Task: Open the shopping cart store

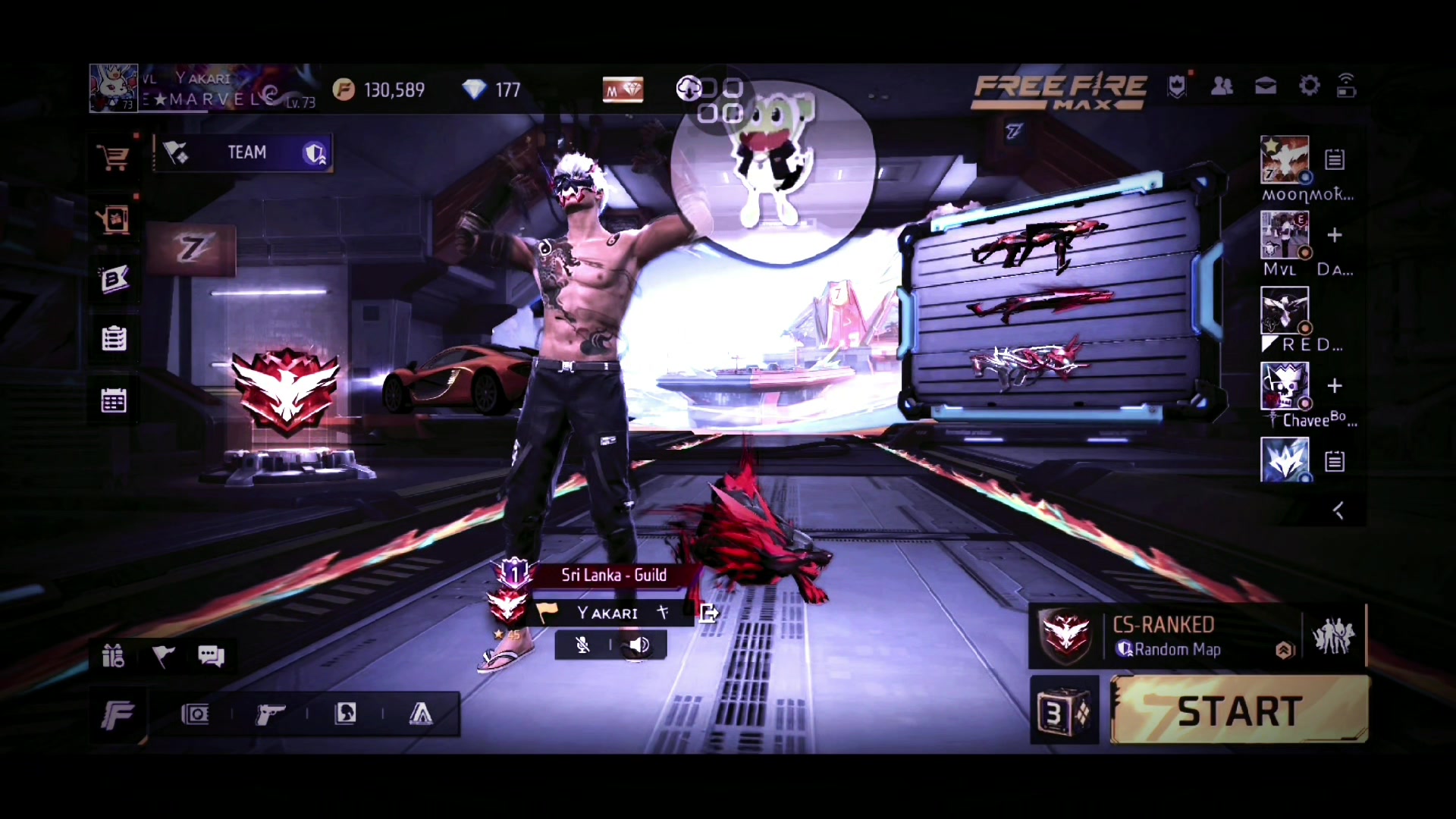Action: point(114,158)
